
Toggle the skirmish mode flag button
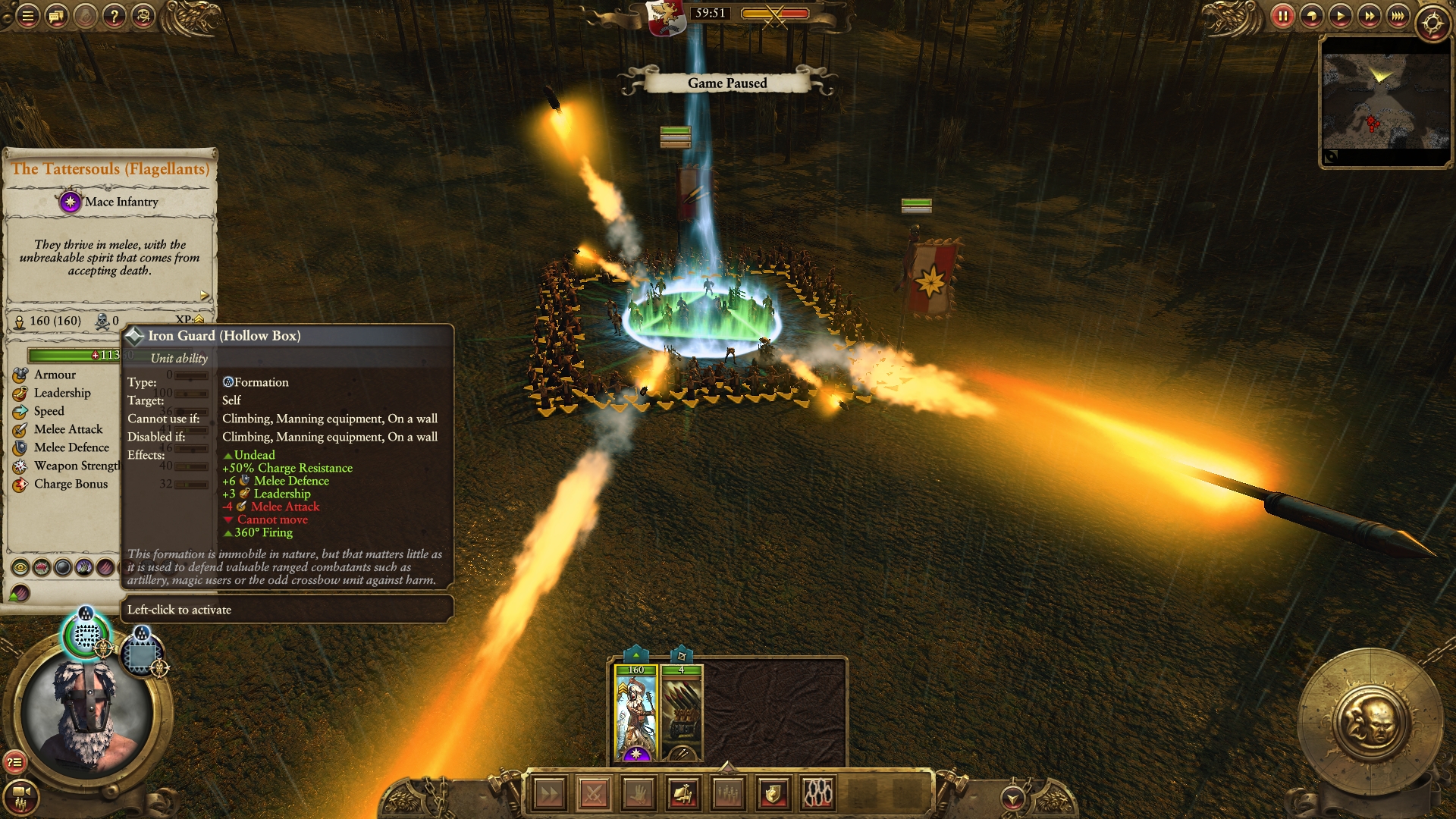point(683,794)
